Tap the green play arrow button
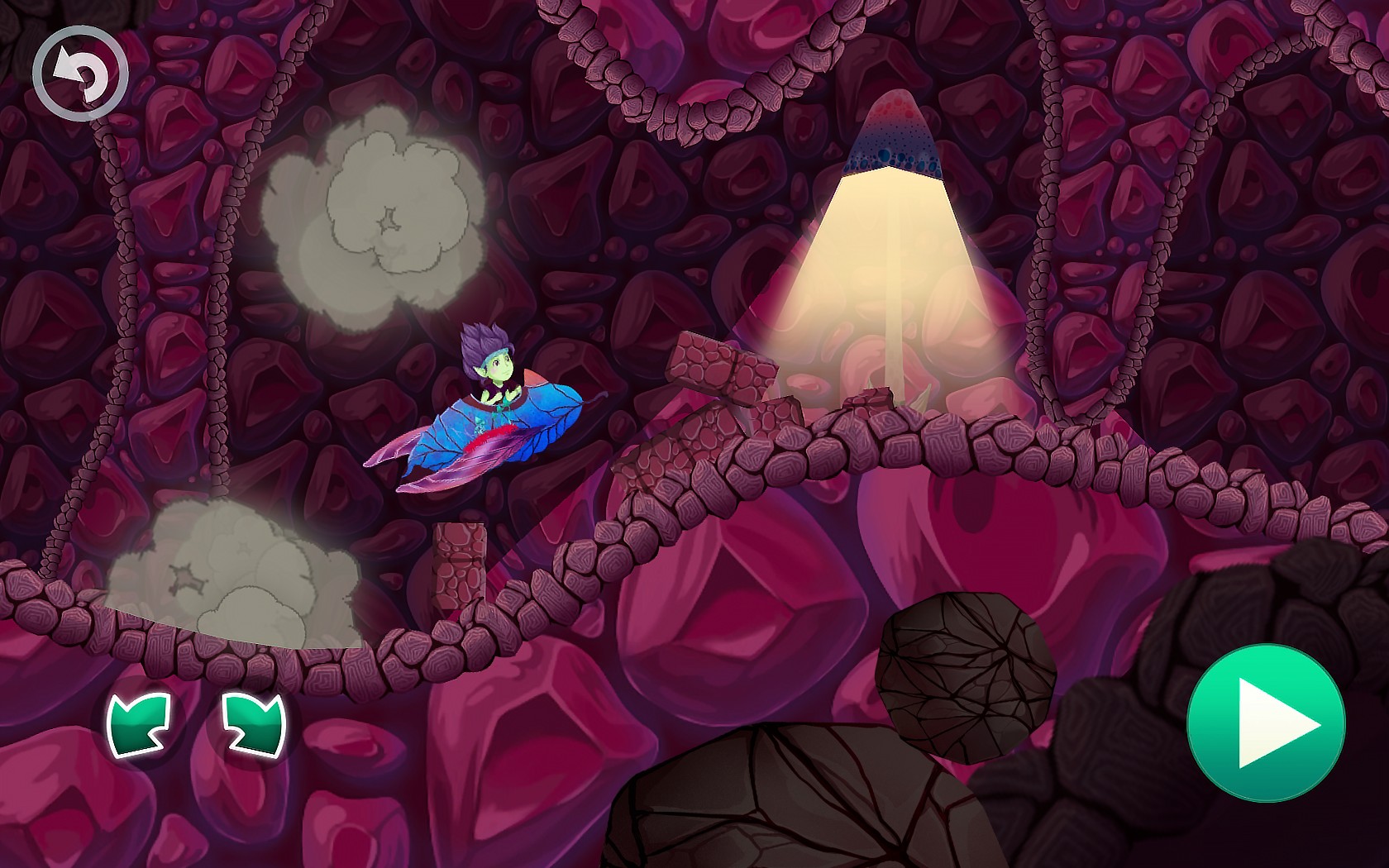Screen dimensions: 1389x868 [x=1266, y=723]
